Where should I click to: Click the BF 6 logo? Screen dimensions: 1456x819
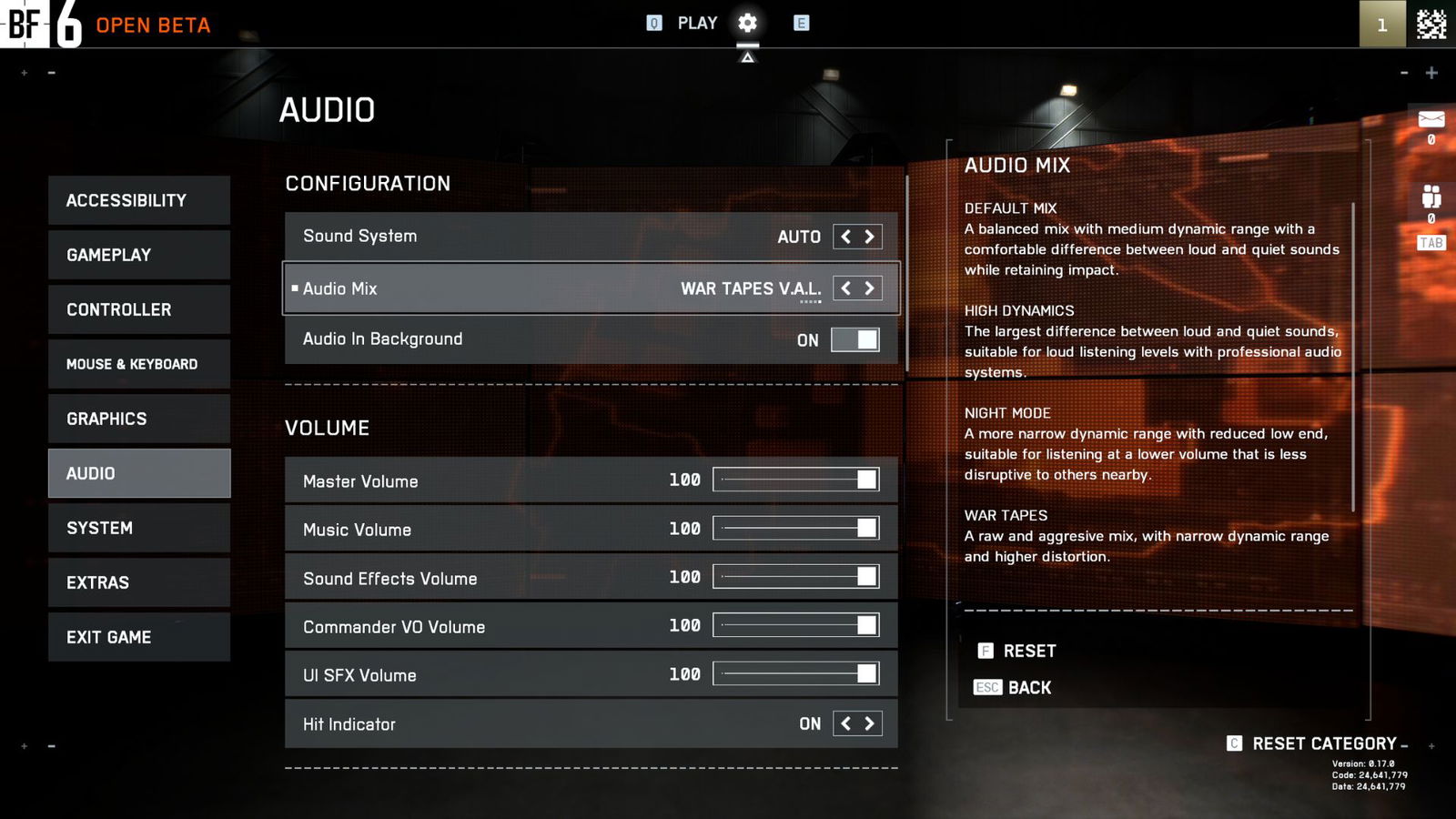[x=38, y=25]
